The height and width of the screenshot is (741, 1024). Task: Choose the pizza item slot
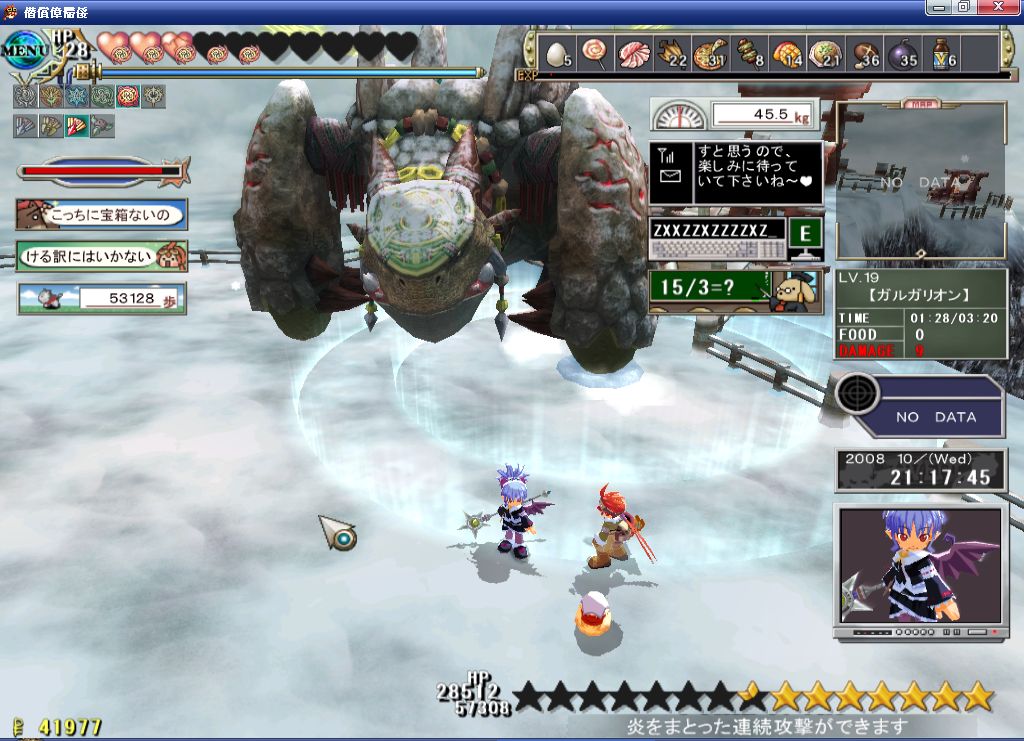pos(710,52)
